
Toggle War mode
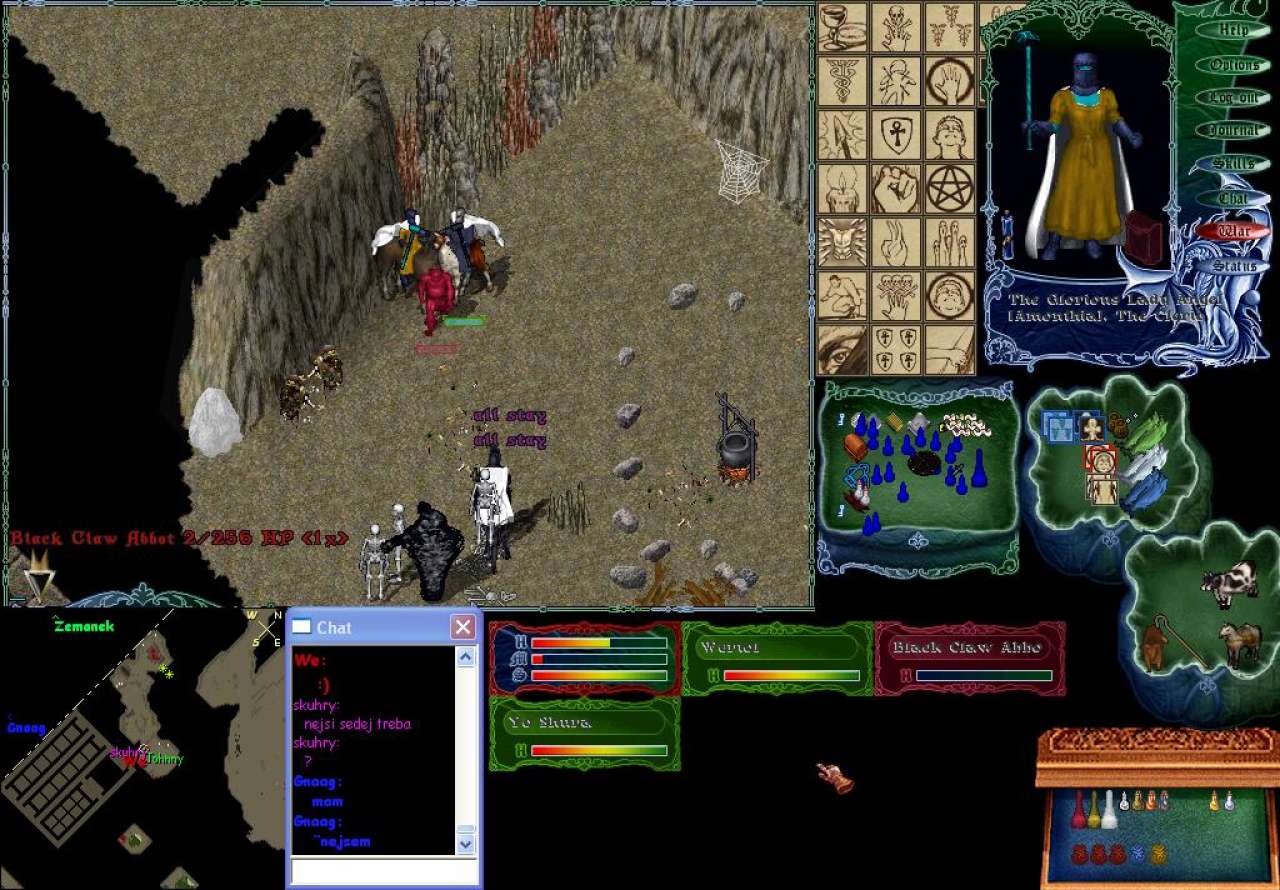coord(1234,231)
